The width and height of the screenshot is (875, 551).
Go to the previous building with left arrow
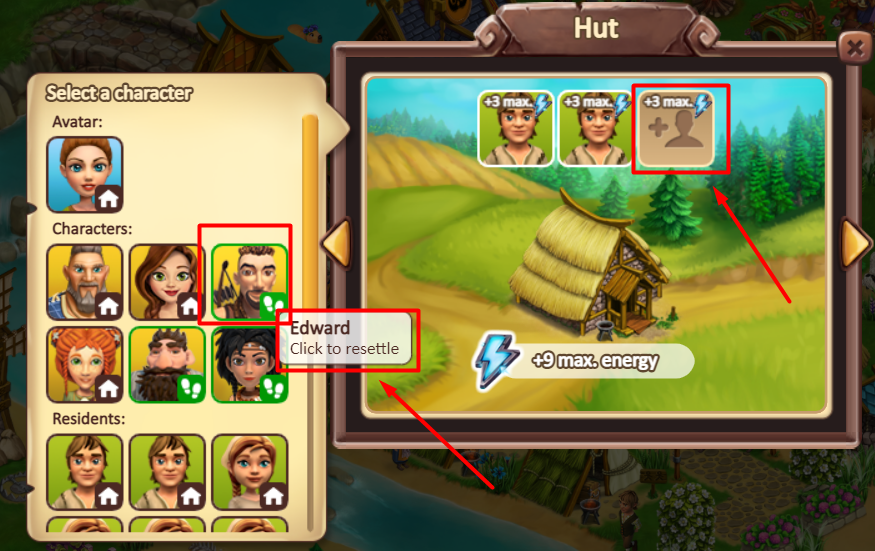[337, 244]
